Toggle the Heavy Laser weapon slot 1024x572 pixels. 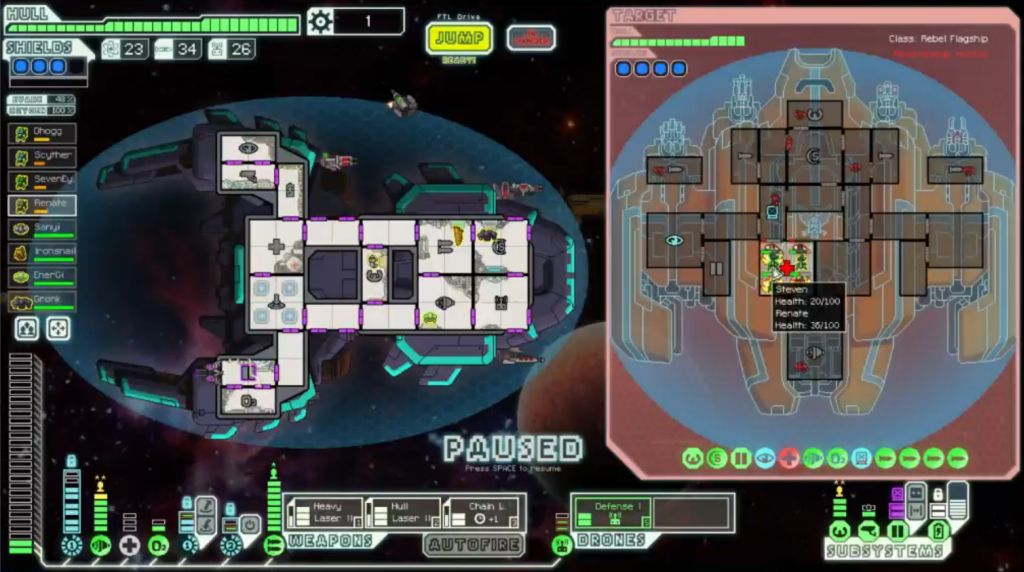click(x=324, y=513)
